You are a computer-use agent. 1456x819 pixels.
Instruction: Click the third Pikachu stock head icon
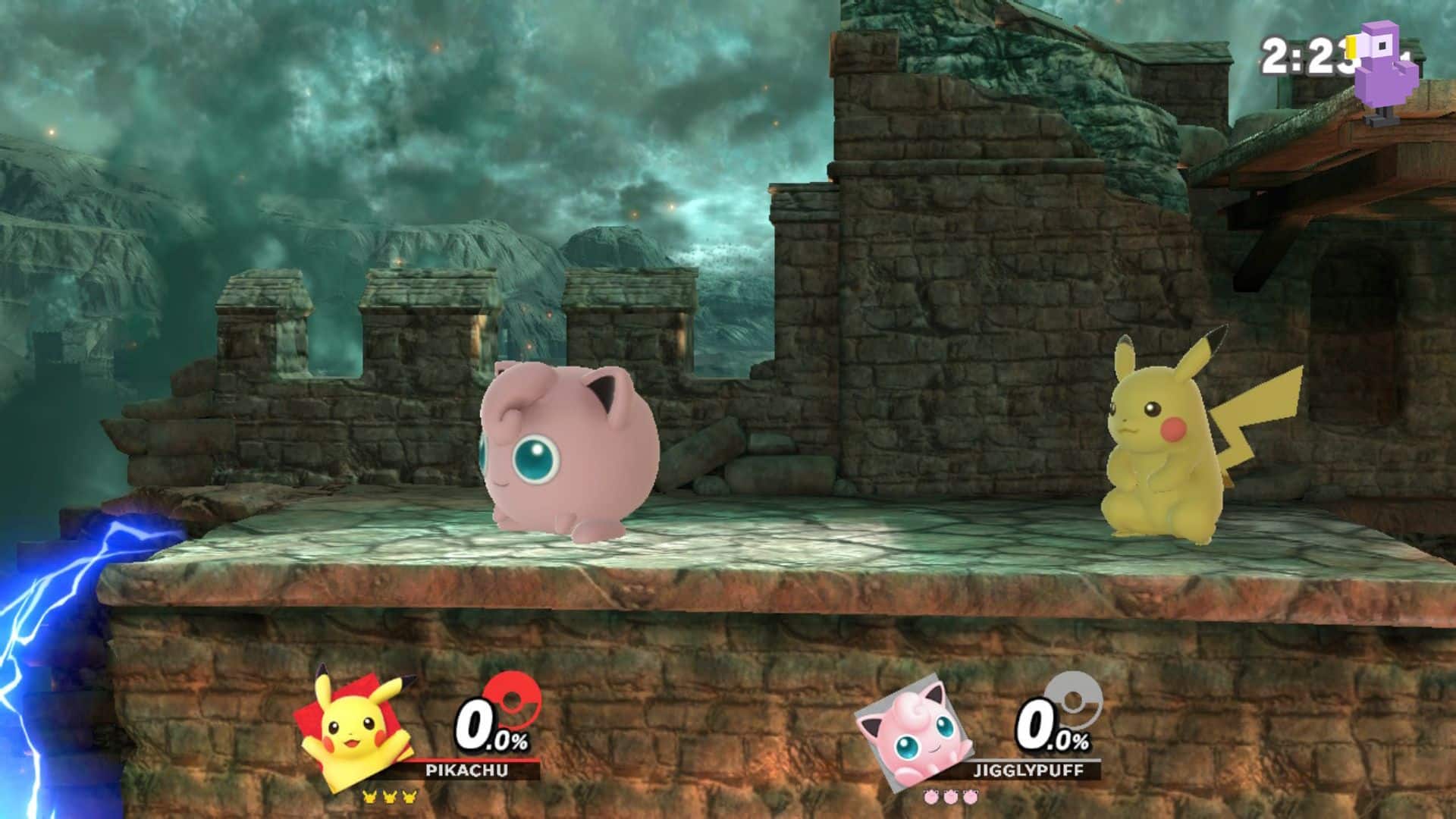coord(409,798)
